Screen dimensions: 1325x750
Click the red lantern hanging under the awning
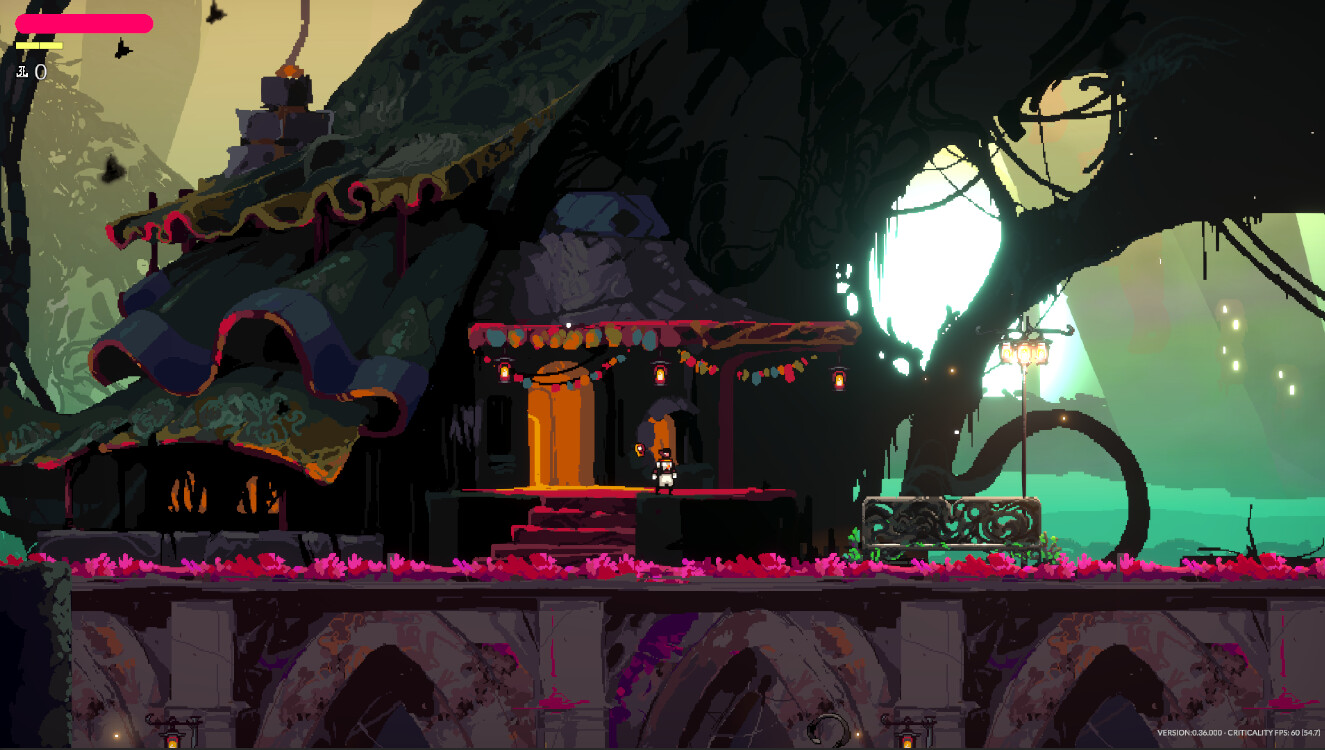click(x=837, y=378)
